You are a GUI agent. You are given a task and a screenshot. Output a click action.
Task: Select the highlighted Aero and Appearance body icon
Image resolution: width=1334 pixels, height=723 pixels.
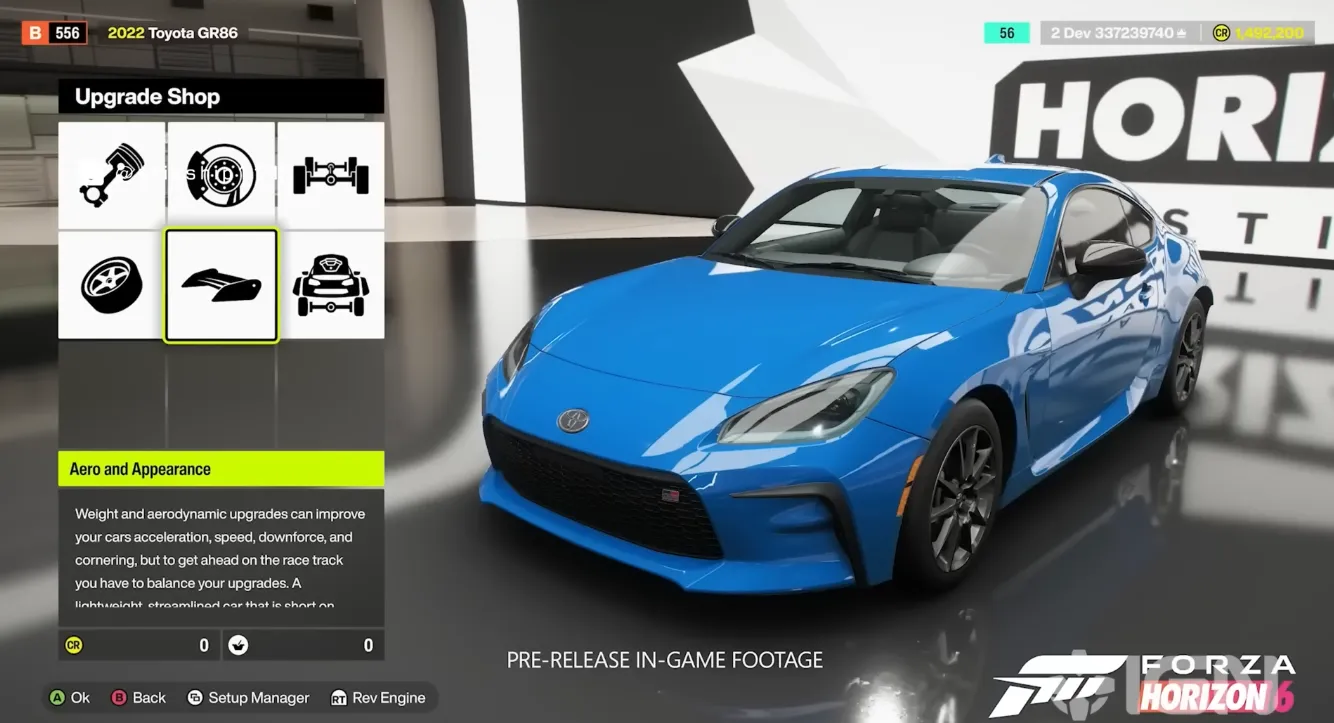(x=221, y=284)
